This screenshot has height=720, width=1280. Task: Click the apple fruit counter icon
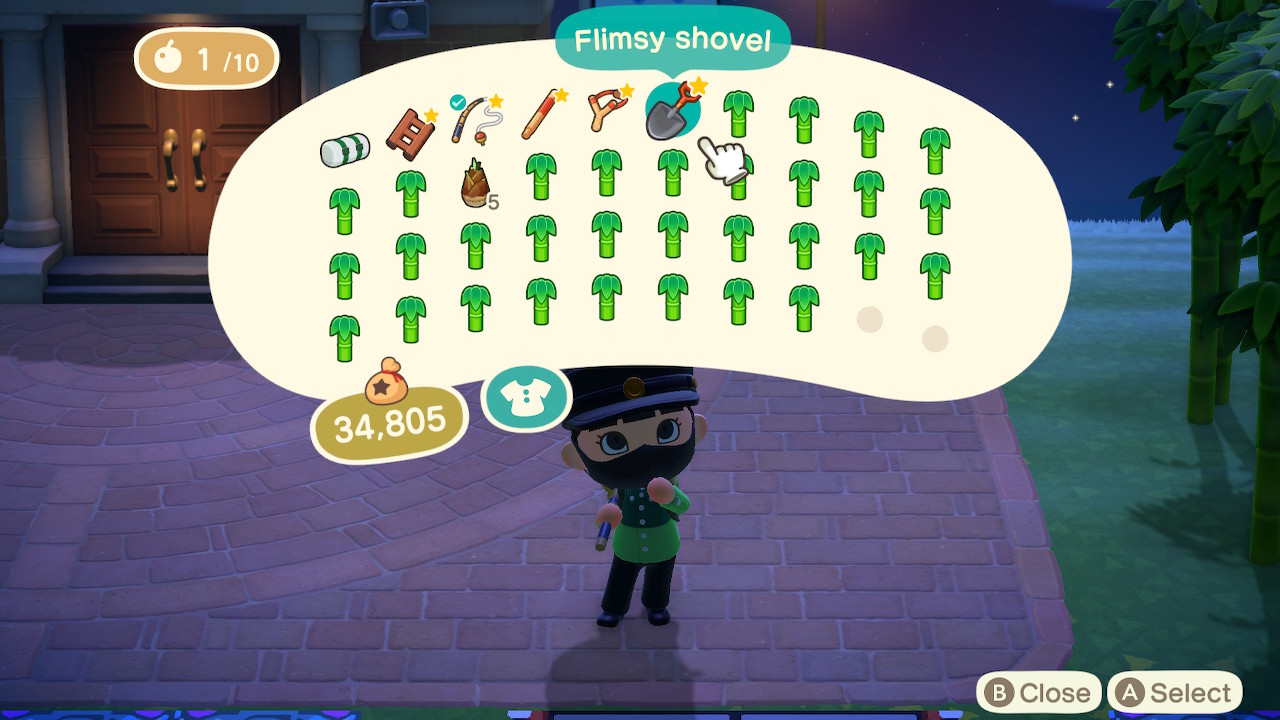[168, 58]
